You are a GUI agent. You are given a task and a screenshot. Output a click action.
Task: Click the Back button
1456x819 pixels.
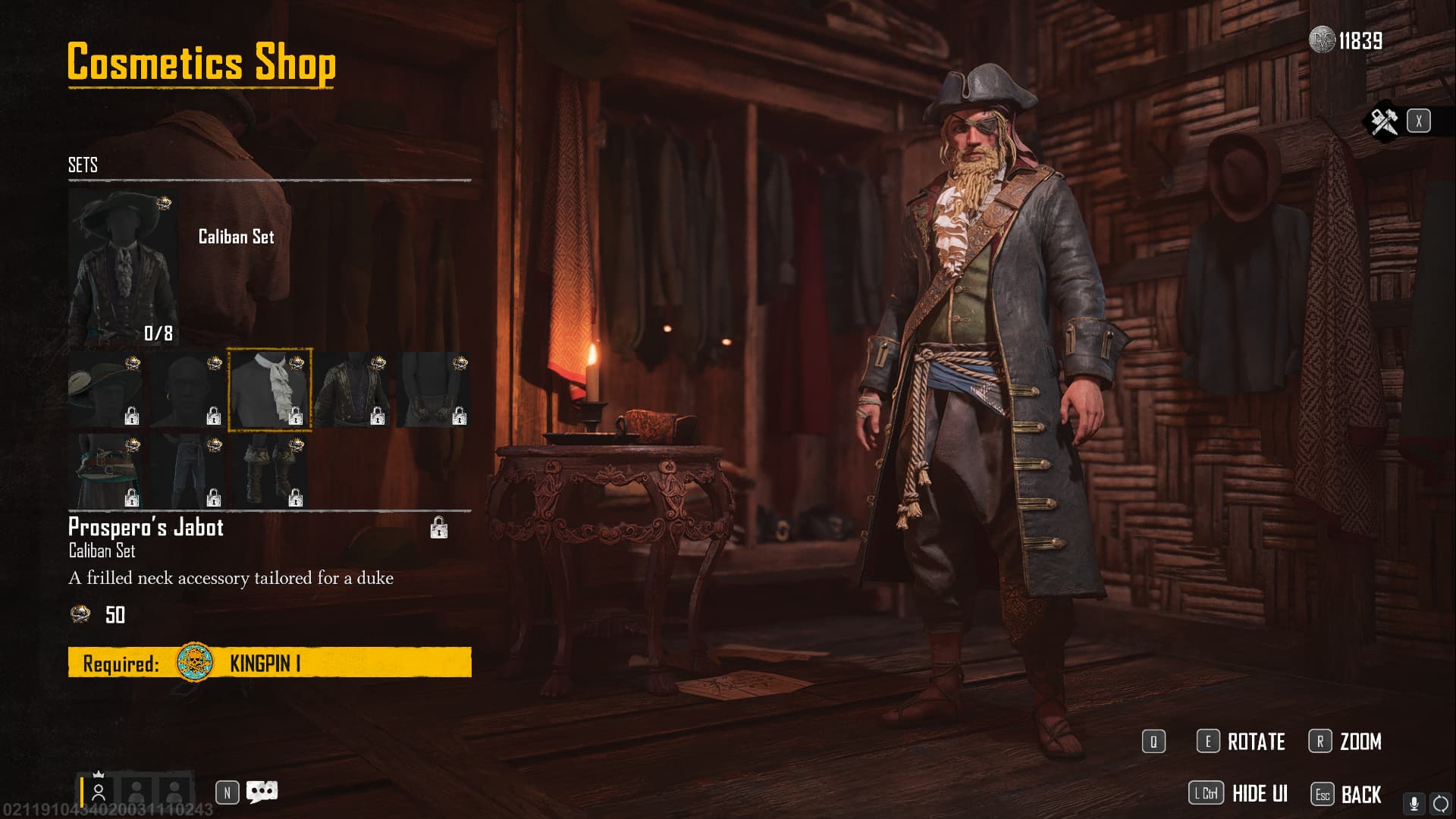(x=1347, y=794)
